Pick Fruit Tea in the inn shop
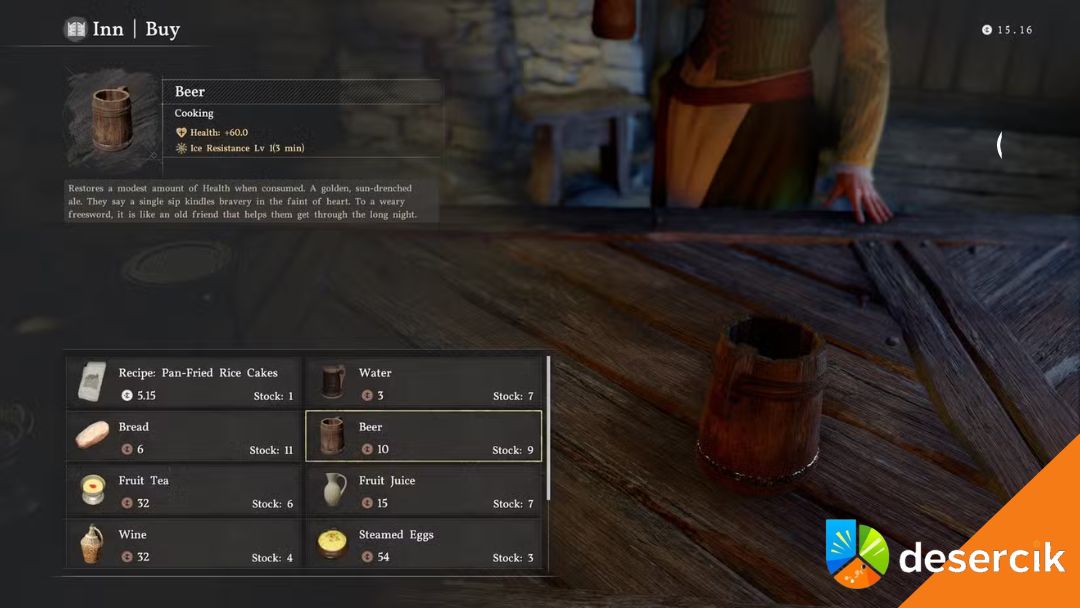The image size is (1080, 608). coord(184,491)
